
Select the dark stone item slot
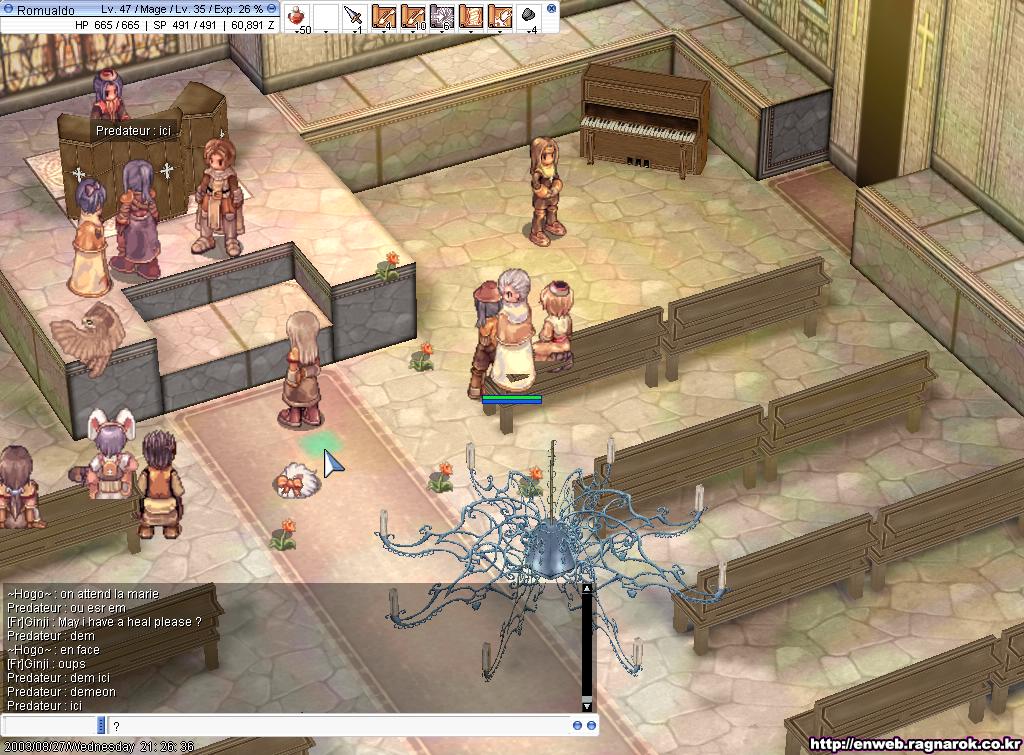pyautogui.click(x=529, y=16)
